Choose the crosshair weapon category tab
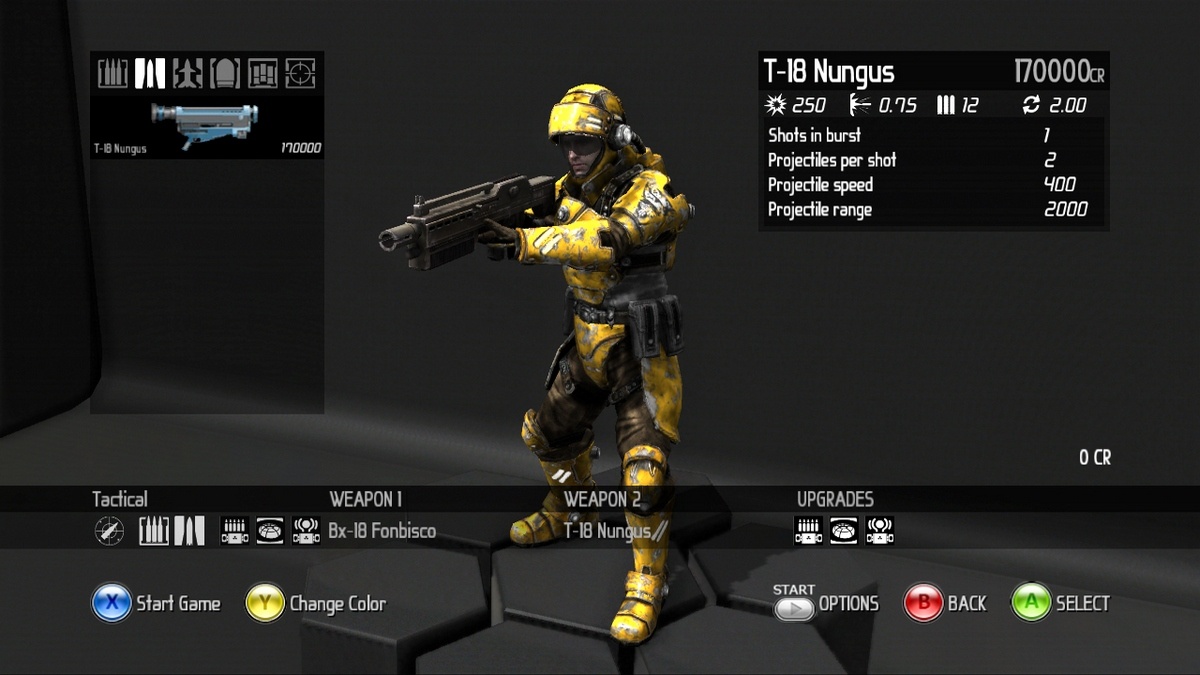The height and width of the screenshot is (675, 1200). click(x=300, y=73)
